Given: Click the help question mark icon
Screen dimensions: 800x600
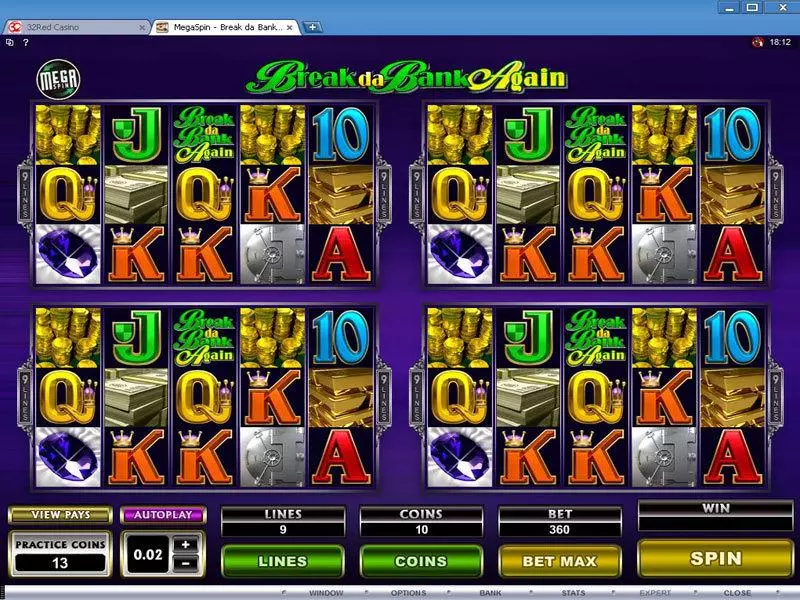Looking at the screenshot, I should pyautogui.click(x=23, y=42).
